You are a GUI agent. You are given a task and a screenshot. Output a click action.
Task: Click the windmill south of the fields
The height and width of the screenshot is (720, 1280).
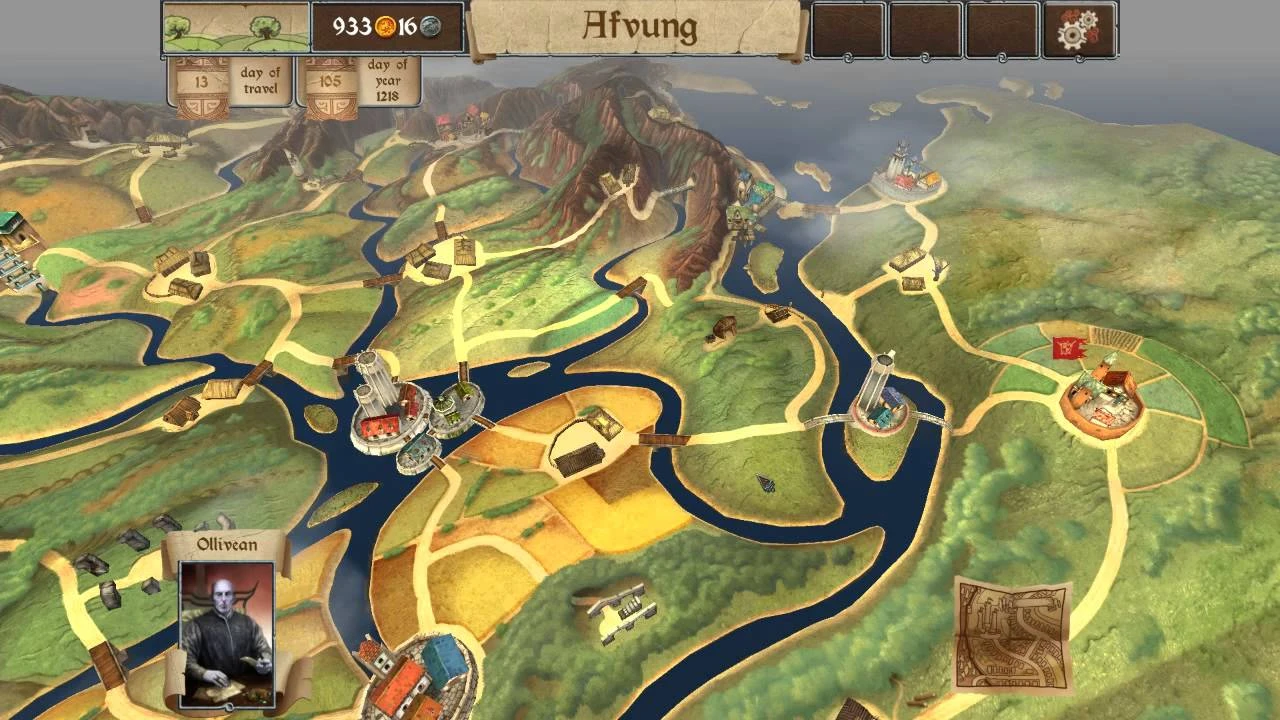click(617, 609)
